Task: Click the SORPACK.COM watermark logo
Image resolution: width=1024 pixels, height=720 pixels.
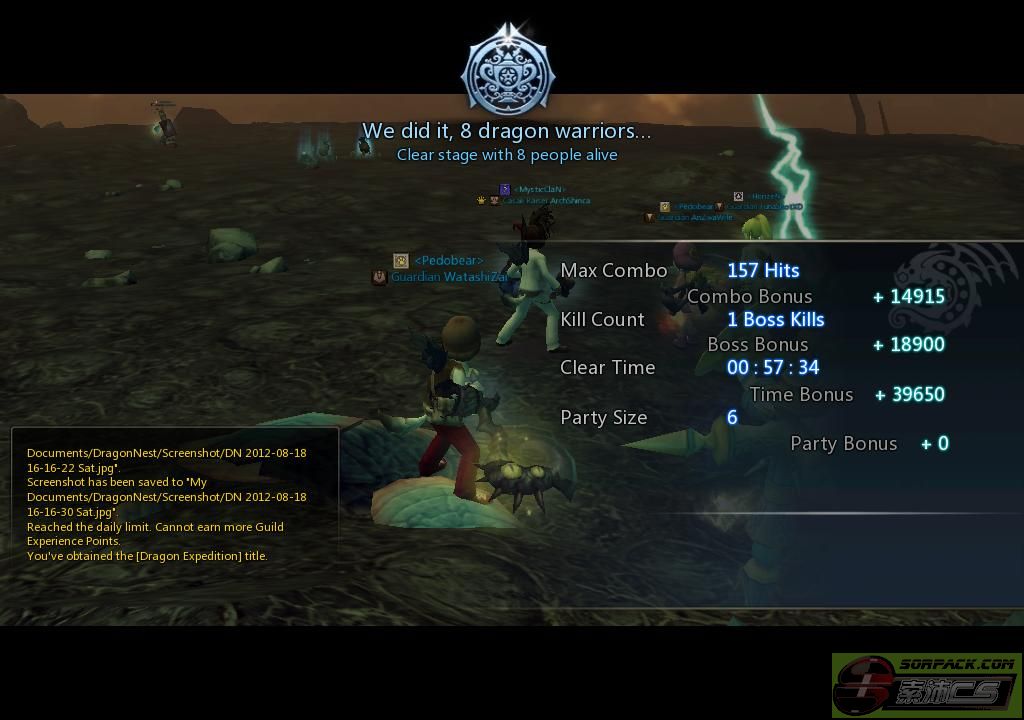Action: (926, 686)
